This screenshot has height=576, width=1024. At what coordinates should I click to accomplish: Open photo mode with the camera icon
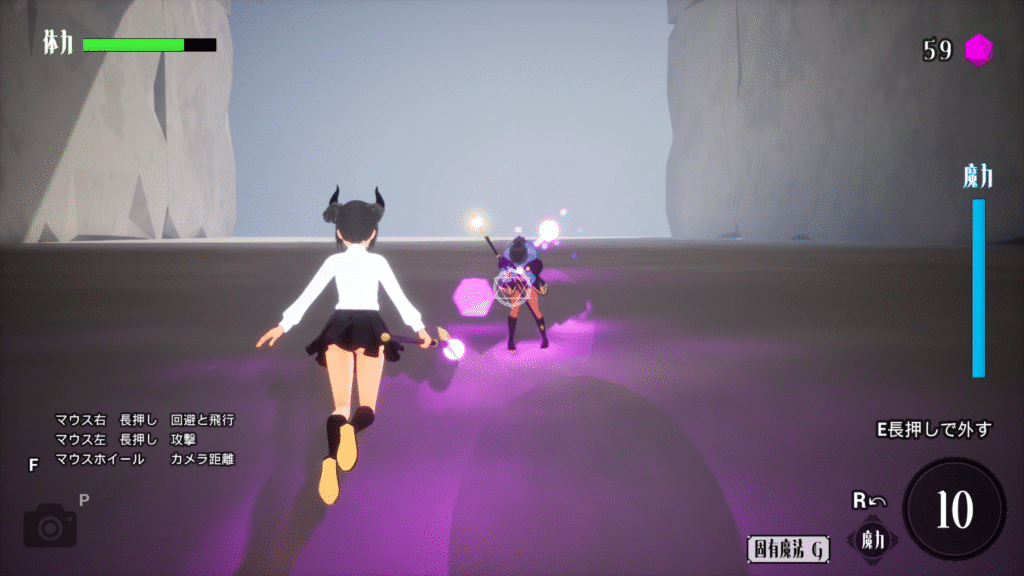tap(50, 525)
